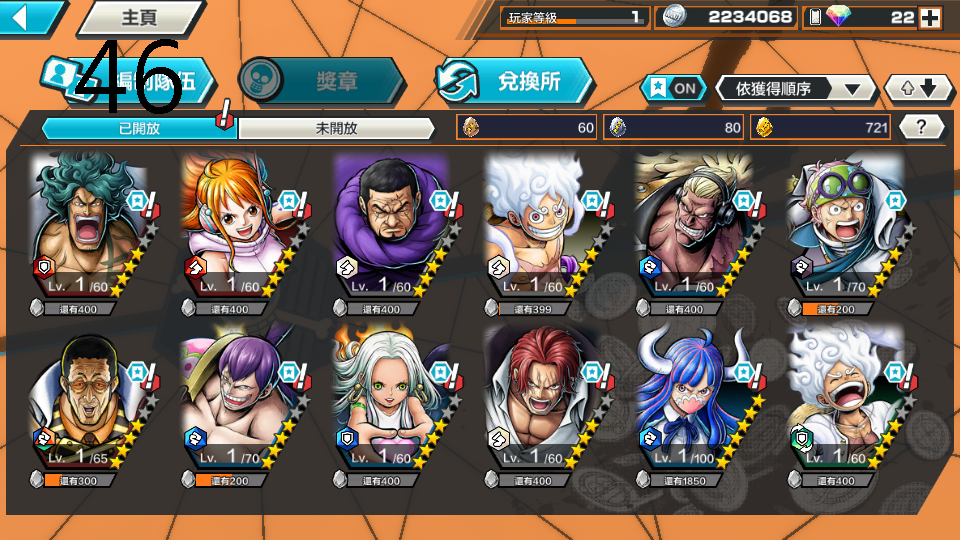960x540 pixels.
Task: Open the 獎章 medals section
Action: pyautogui.click(x=322, y=82)
